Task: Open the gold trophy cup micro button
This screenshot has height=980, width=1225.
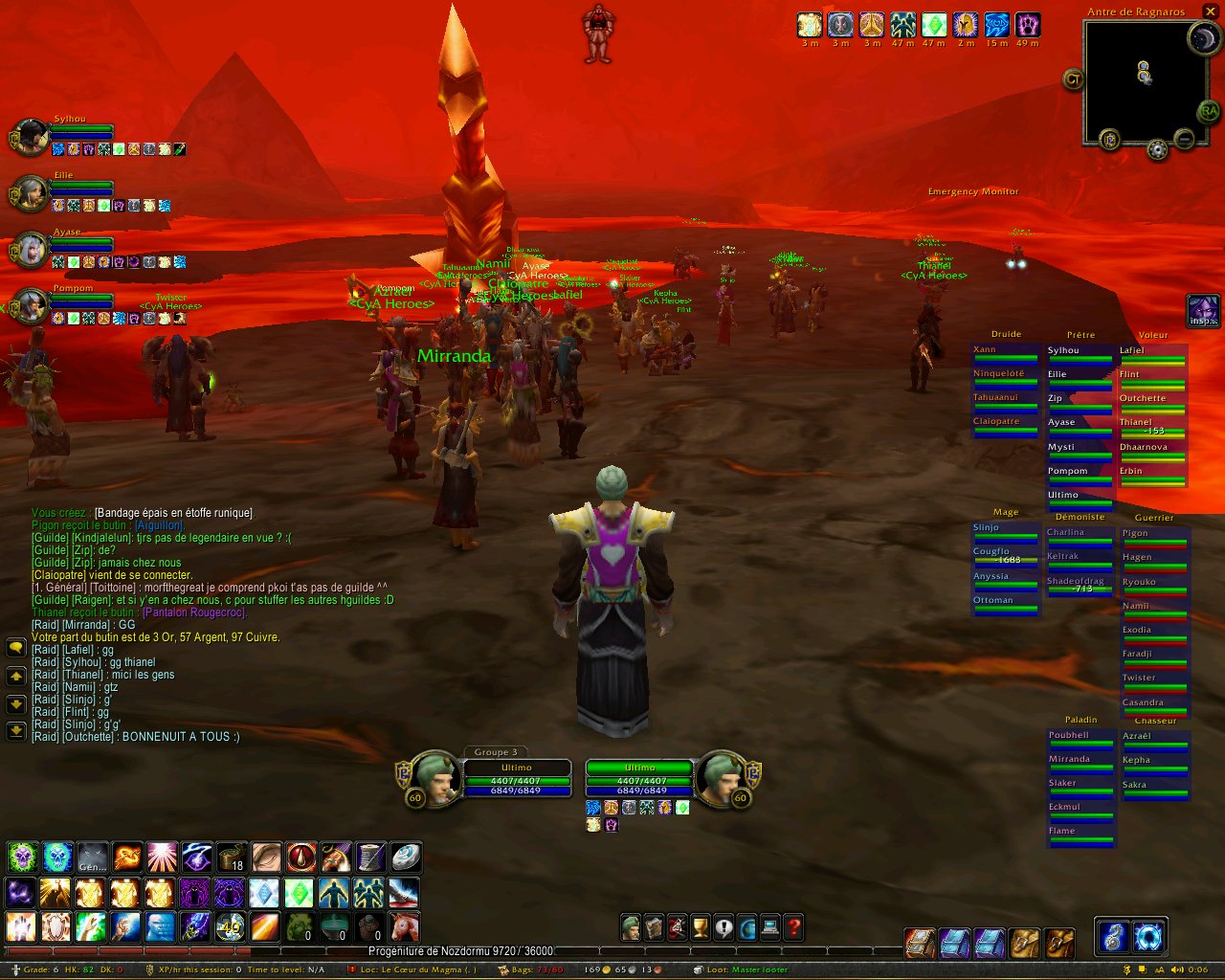Action: click(x=701, y=926)
